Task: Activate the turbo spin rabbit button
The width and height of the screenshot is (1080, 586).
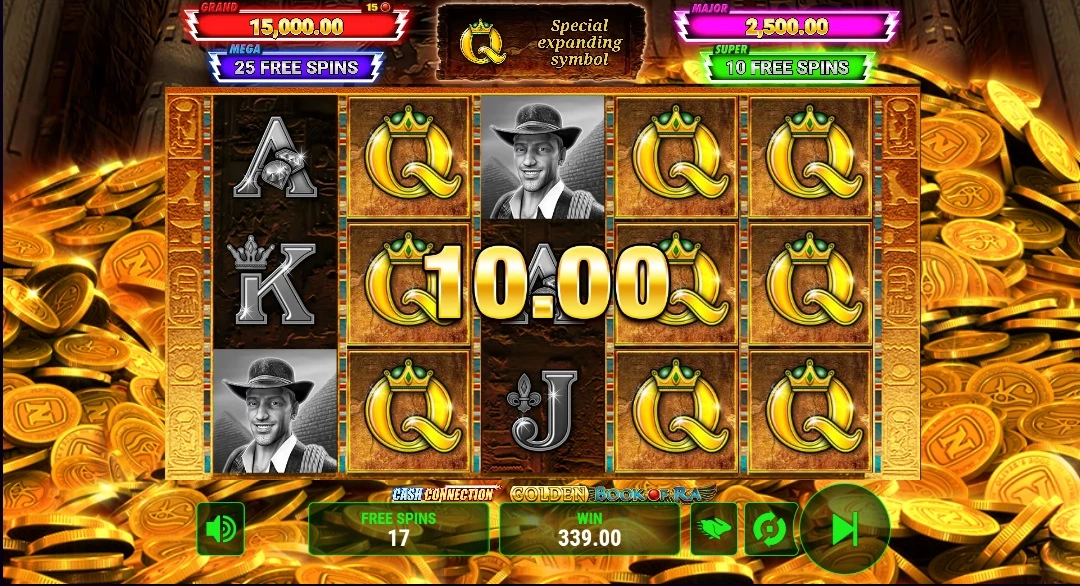Action: pyautogui.click(x=714, y=529)
